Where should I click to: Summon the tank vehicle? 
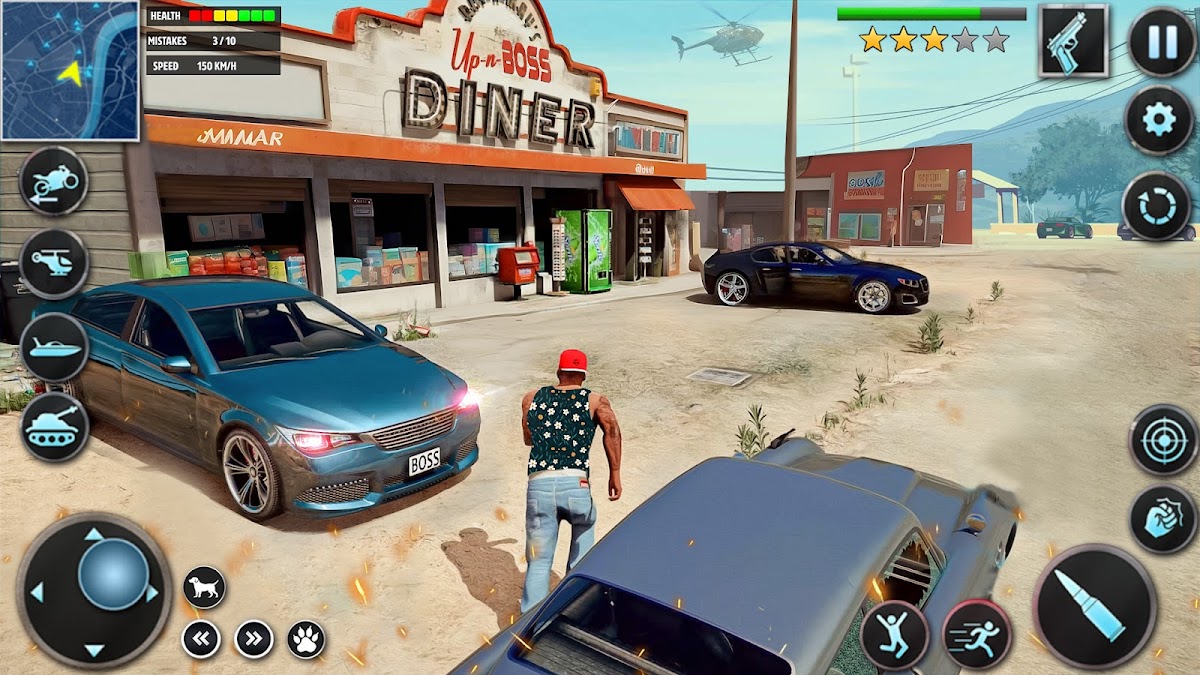tap(54, 427)
